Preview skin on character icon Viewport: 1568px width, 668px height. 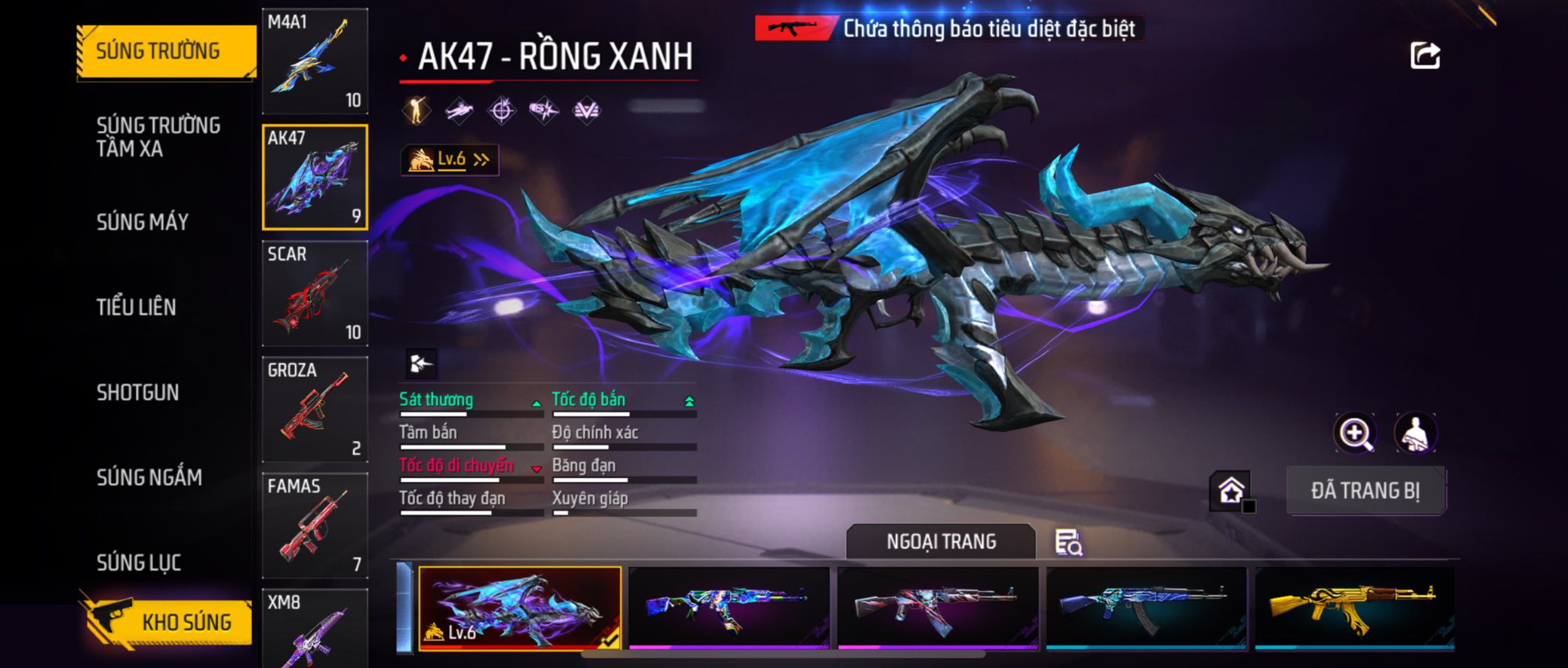coord(1416,433)
